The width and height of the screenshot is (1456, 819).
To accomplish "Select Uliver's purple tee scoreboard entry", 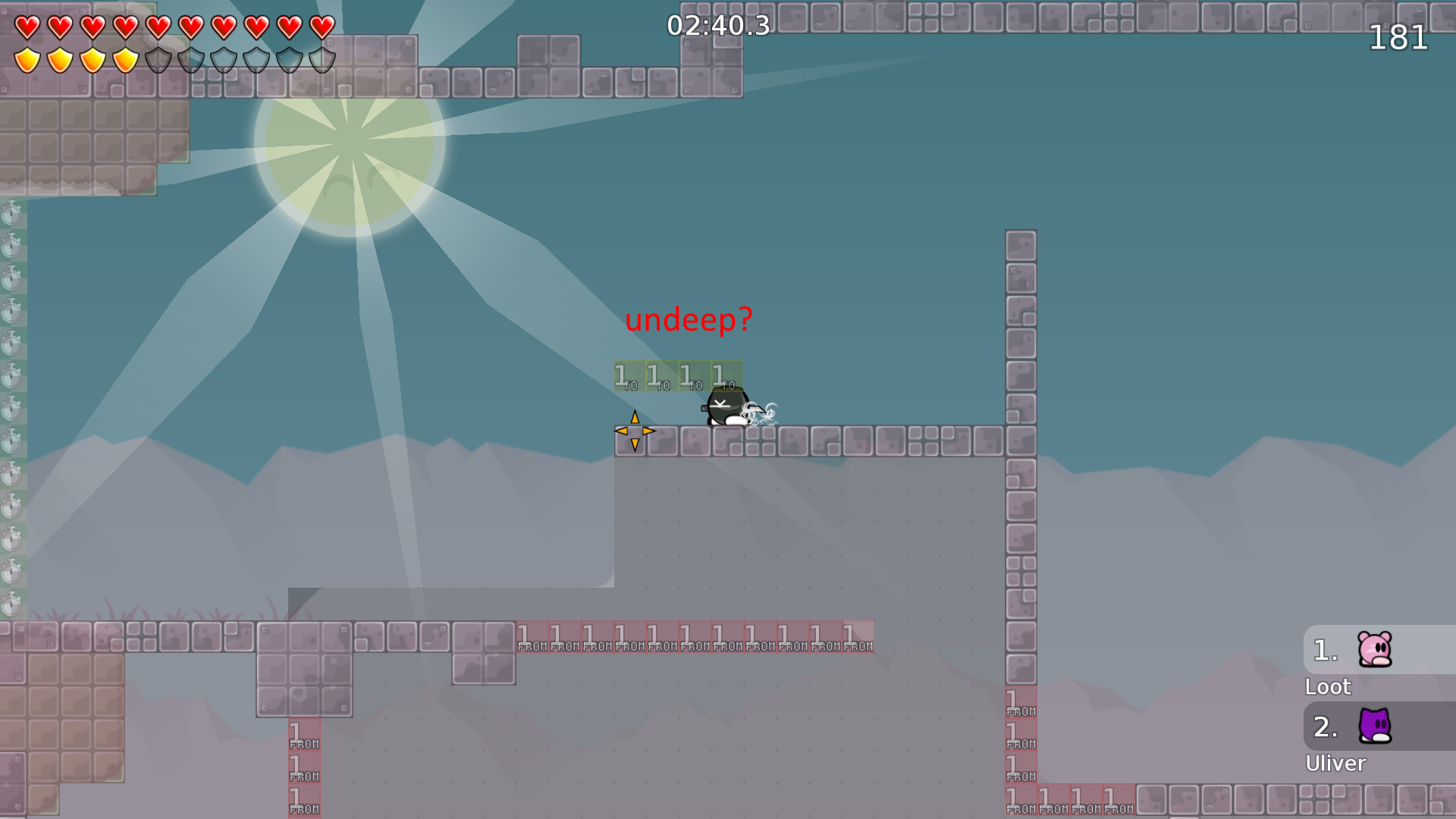I will click(x=1374, y=726).
